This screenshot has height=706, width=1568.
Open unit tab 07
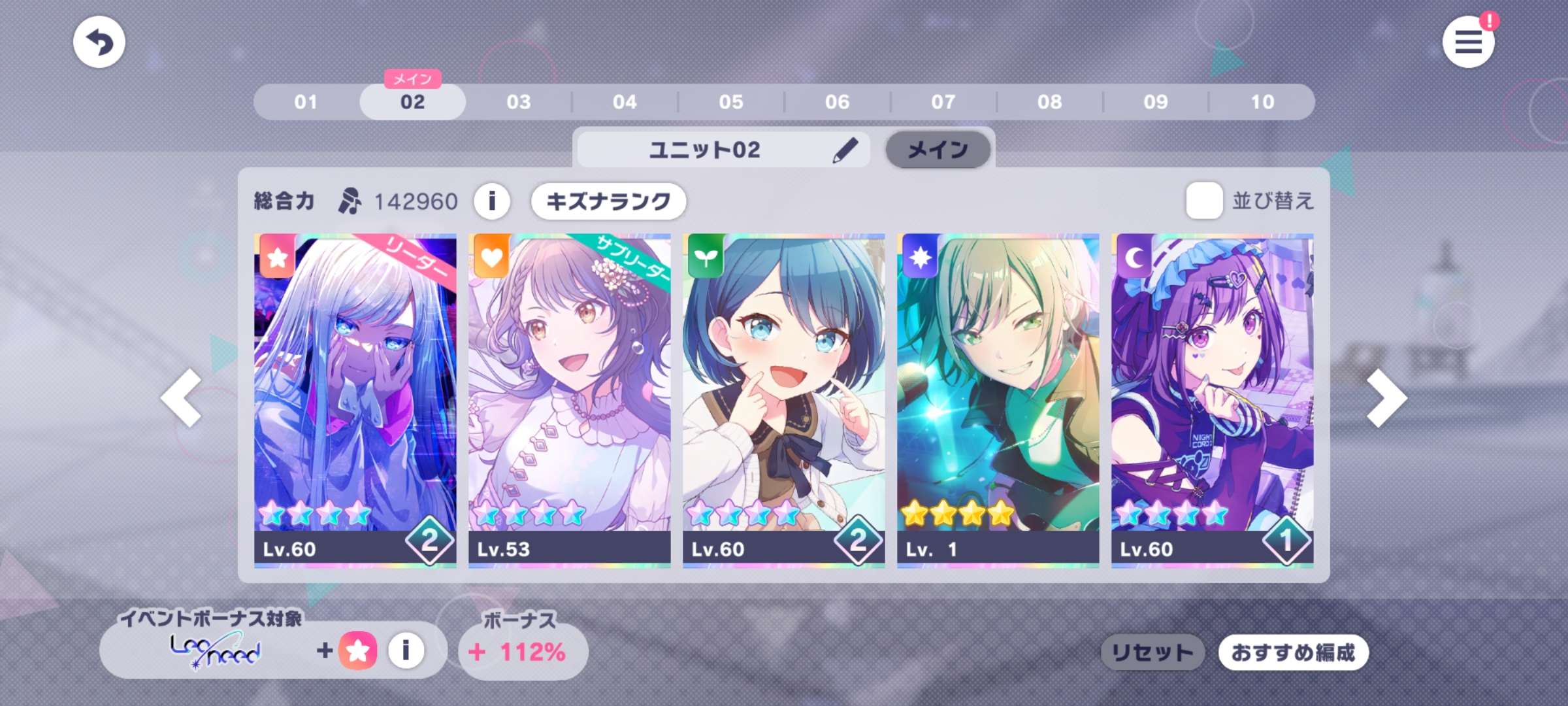[x=943, y=102]
